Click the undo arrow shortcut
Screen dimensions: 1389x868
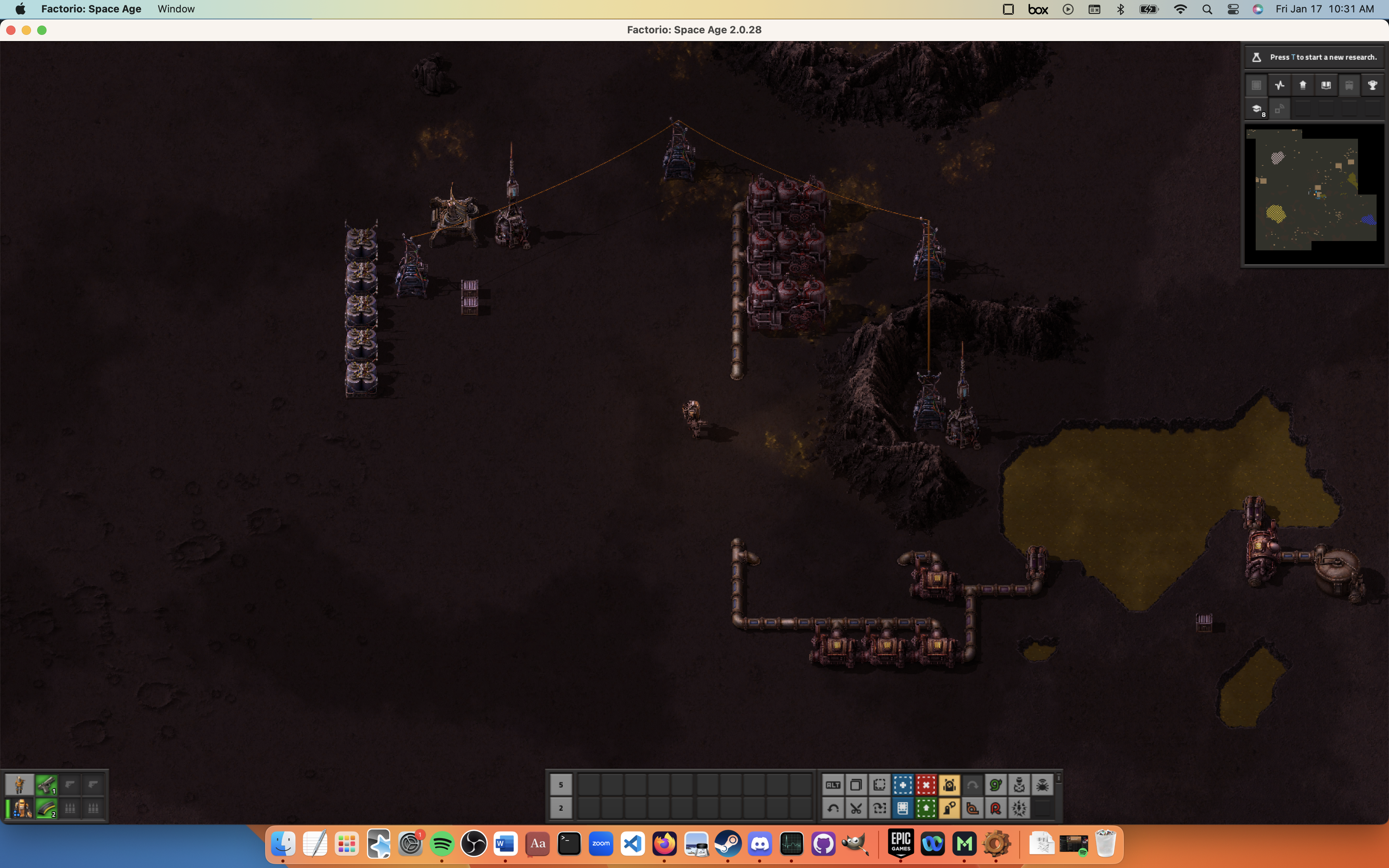833,808
